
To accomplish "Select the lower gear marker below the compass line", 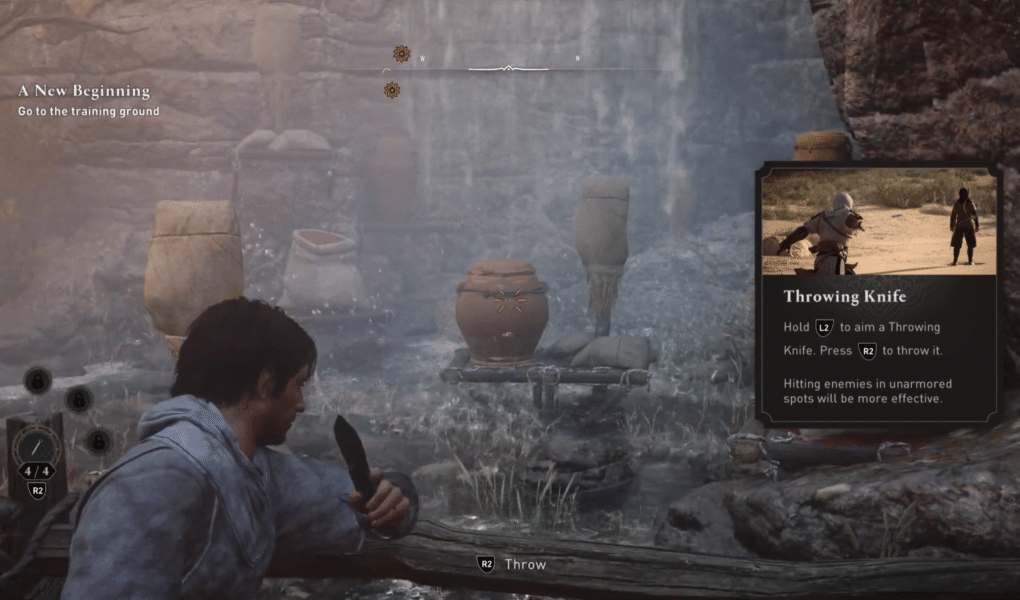I will point(392,90).
